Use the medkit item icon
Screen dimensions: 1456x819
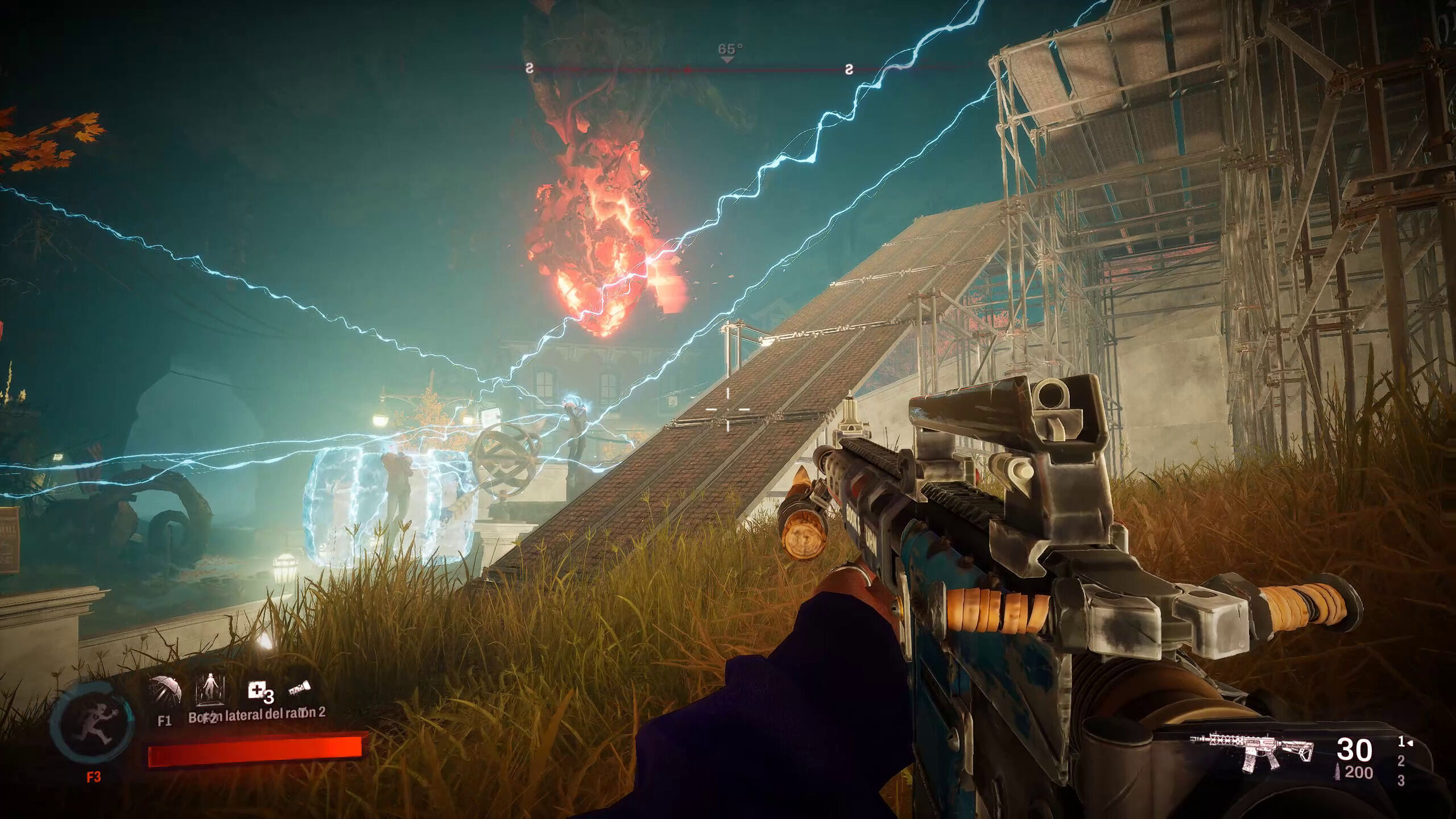click(x=257, y=692)
